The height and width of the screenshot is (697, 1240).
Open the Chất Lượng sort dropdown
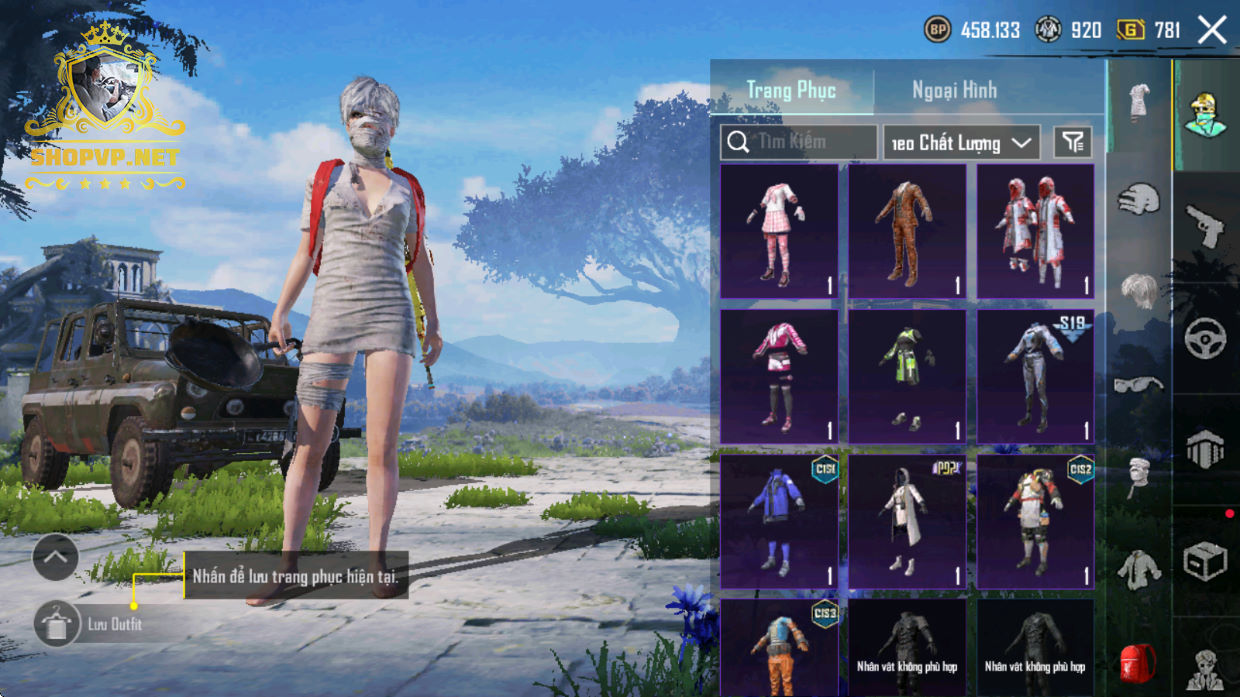pos(961,143)
